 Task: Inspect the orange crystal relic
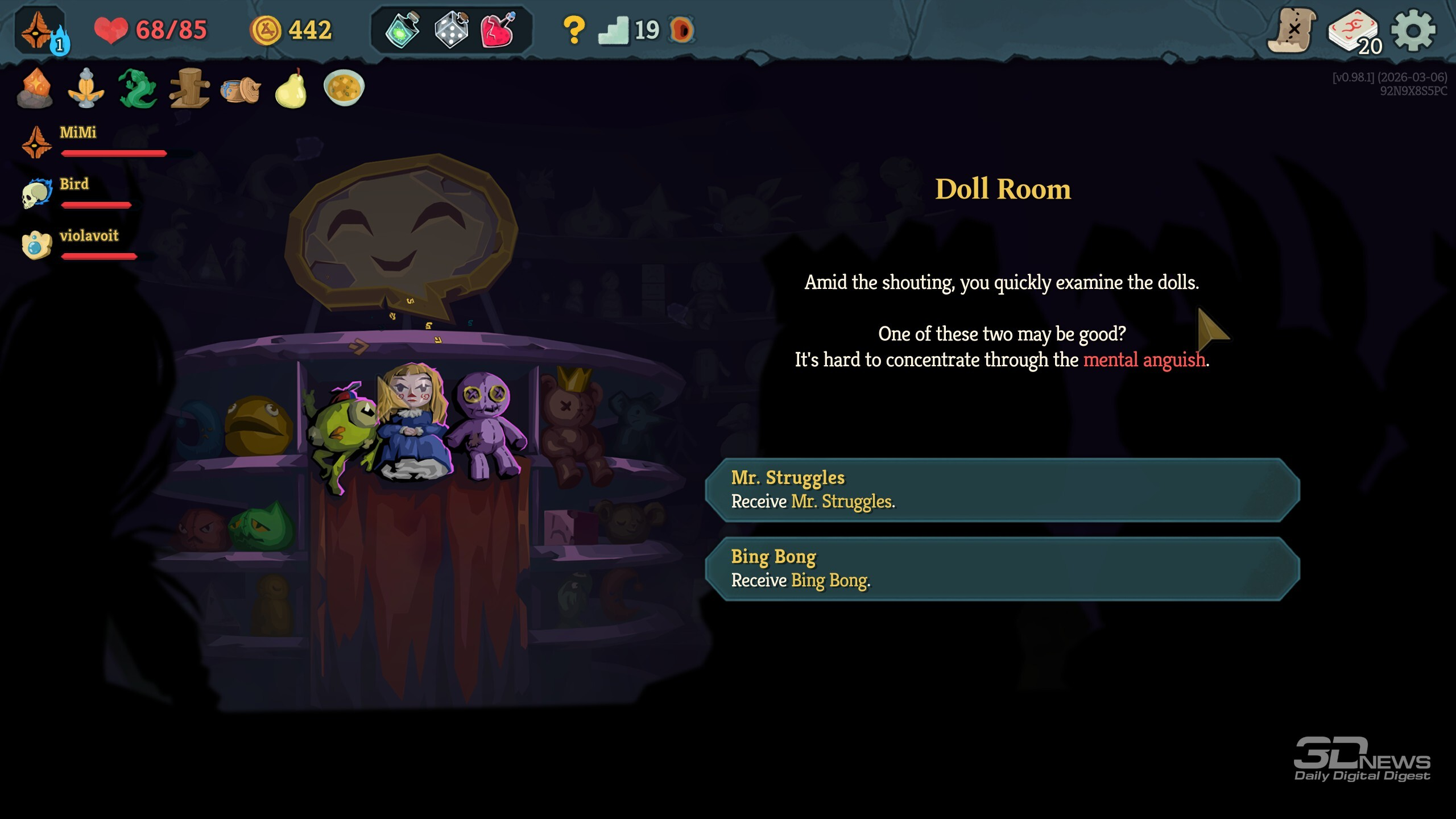pos(35,88)
